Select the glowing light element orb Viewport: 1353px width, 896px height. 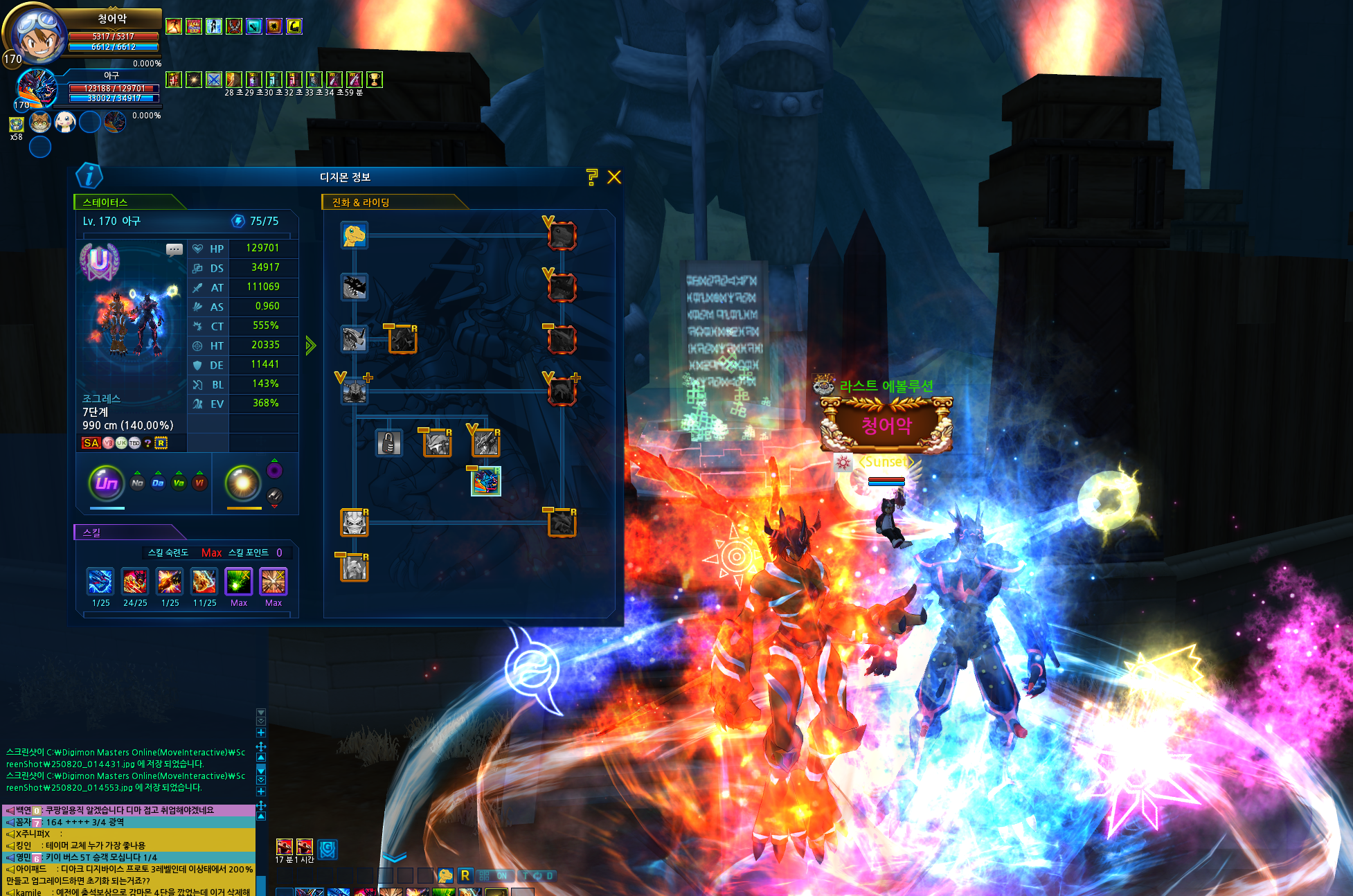[x=243, y=483]
